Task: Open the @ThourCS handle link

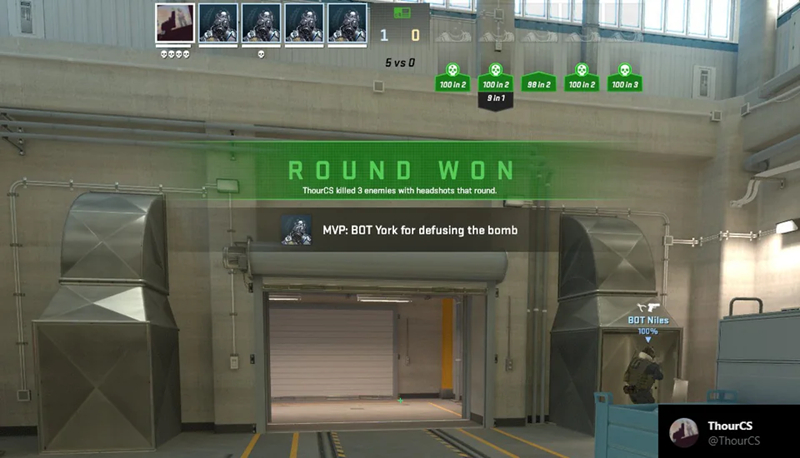Action: pyautogui.click(x=736, y=441)
